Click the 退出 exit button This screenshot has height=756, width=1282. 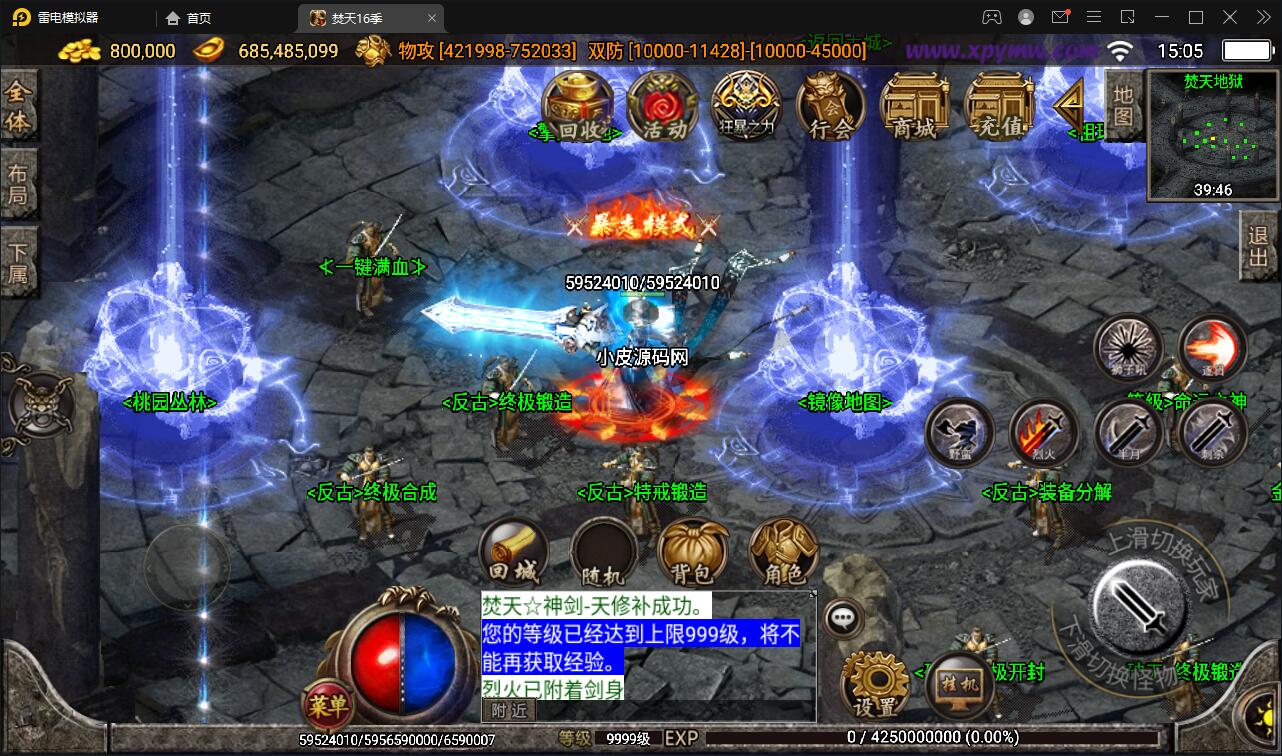(x=1259, y=247)
